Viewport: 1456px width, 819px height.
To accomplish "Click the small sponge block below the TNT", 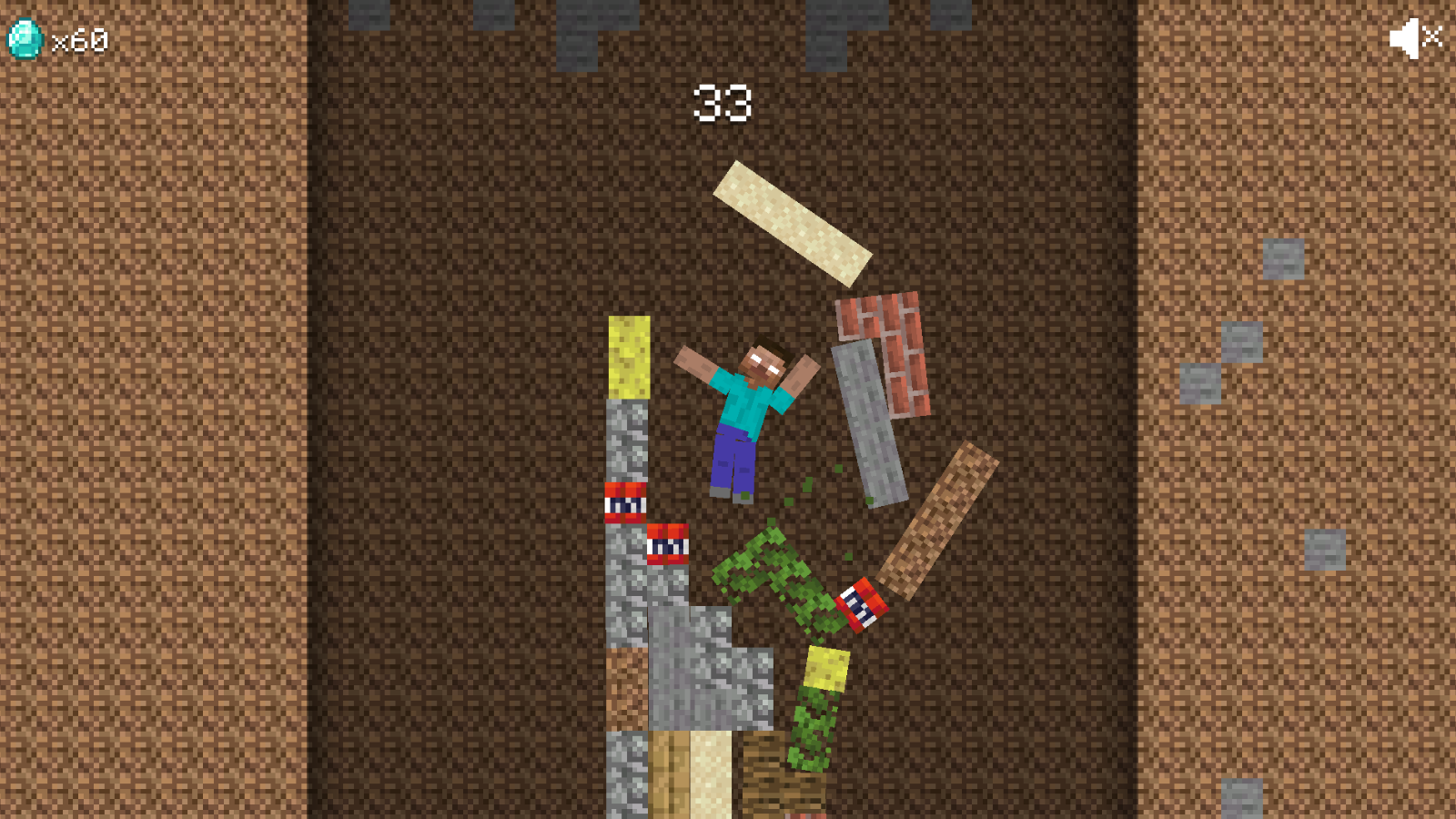I will click(x=826, y=671).
